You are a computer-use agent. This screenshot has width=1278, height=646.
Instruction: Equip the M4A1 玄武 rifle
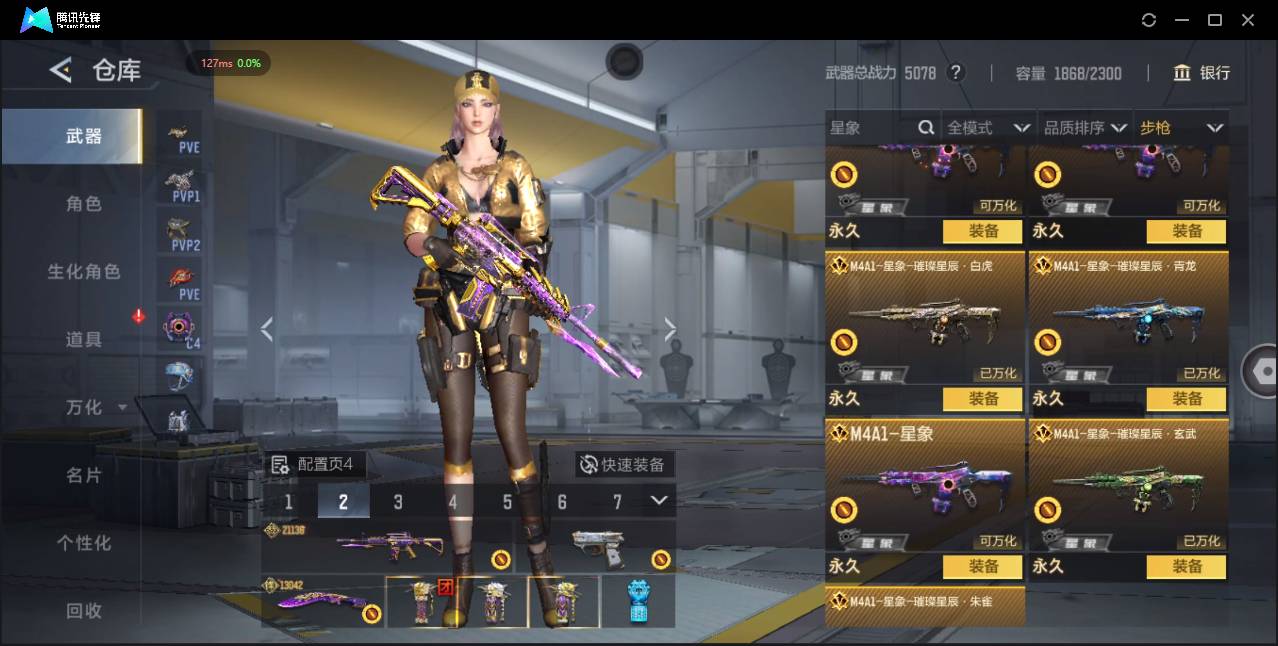coord(1187,567)
